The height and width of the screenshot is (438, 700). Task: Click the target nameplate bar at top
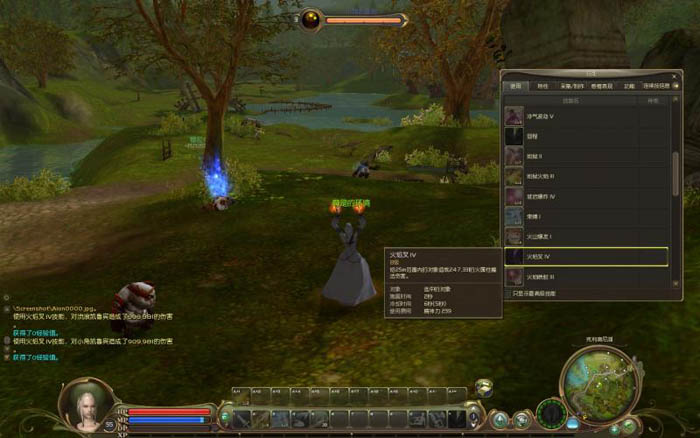point(354,19)
